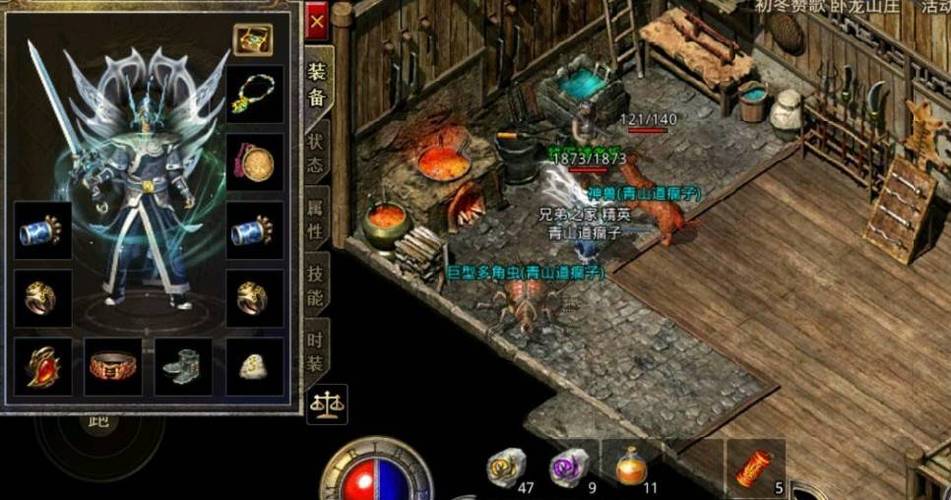Viewport: 951px width, 500px height.
Task: Choose the left blue bracelet slot
Action: [42, 231]
